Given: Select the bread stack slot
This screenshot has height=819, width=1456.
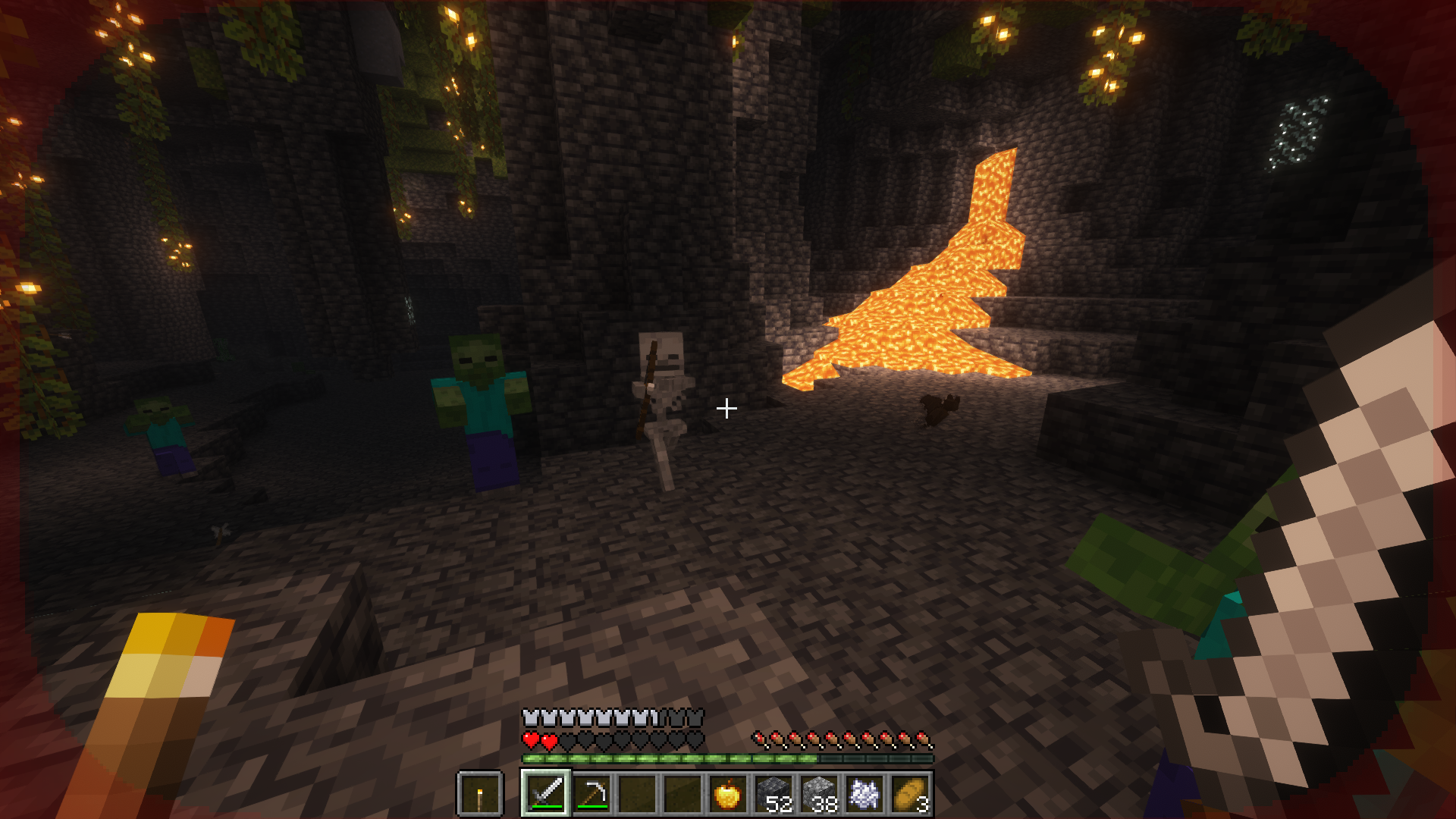Looking at the screenshot, I should click(x=910, y=793).
